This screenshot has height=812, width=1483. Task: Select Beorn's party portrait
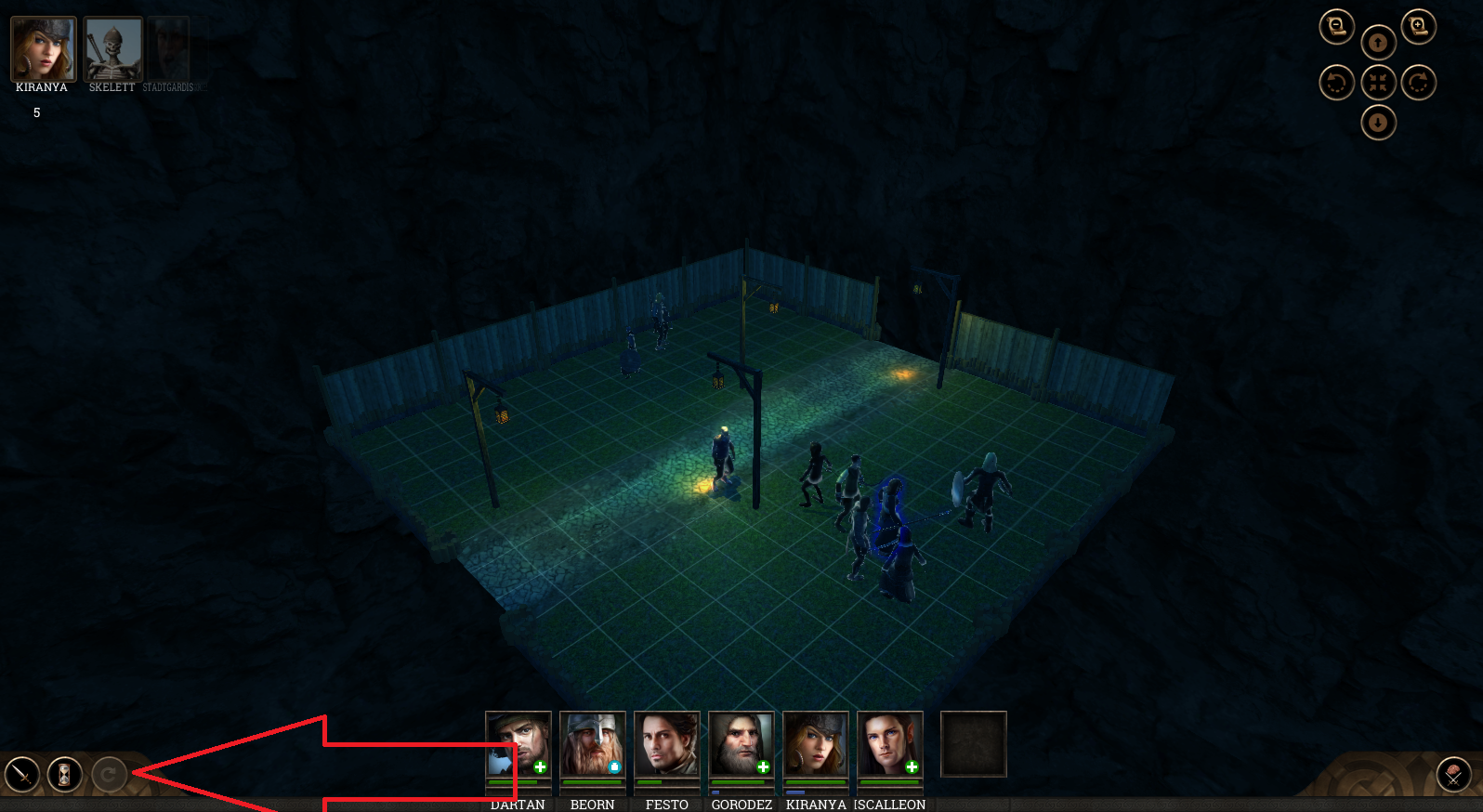click(x=593, y=744)
